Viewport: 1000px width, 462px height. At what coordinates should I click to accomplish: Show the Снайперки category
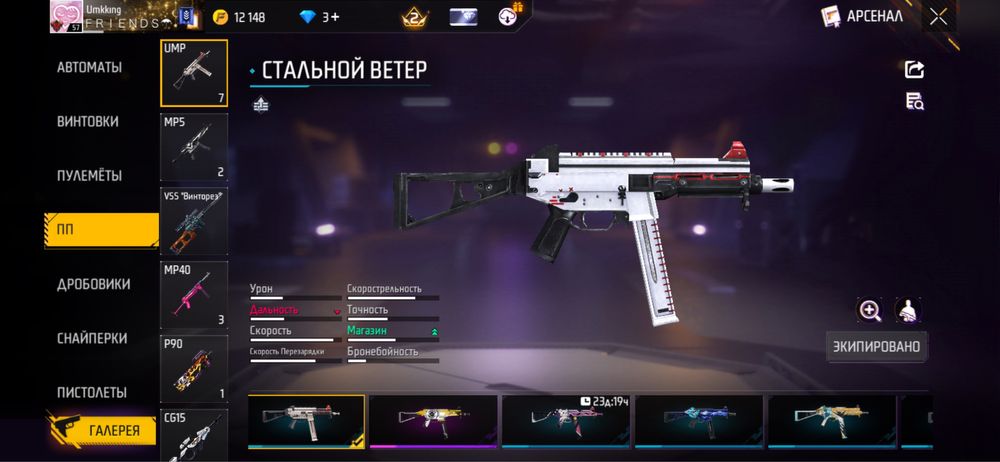[x=91, y=338]
